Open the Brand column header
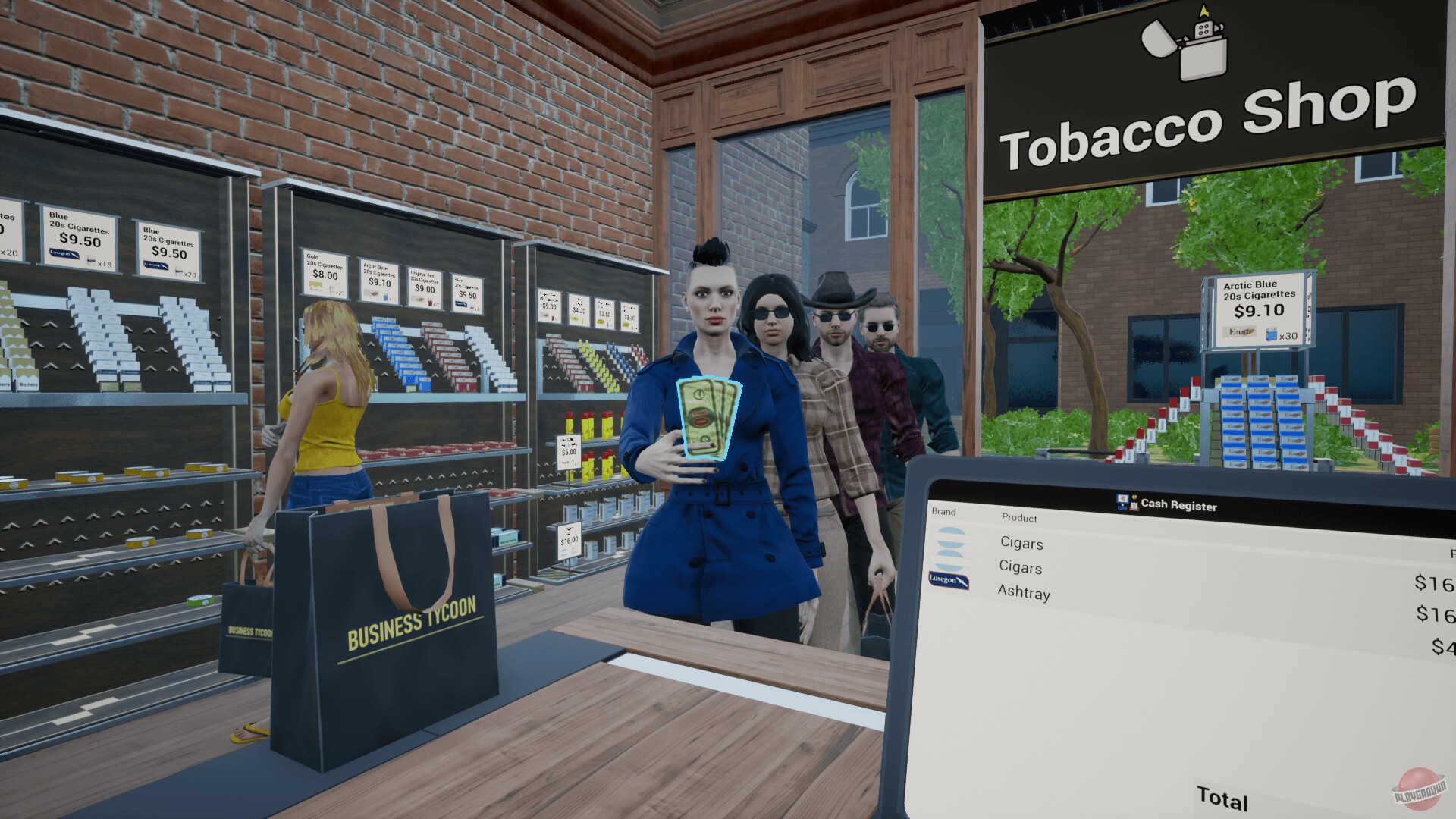Viewport: 1456px width, 819px height. (x=943, y=512)
